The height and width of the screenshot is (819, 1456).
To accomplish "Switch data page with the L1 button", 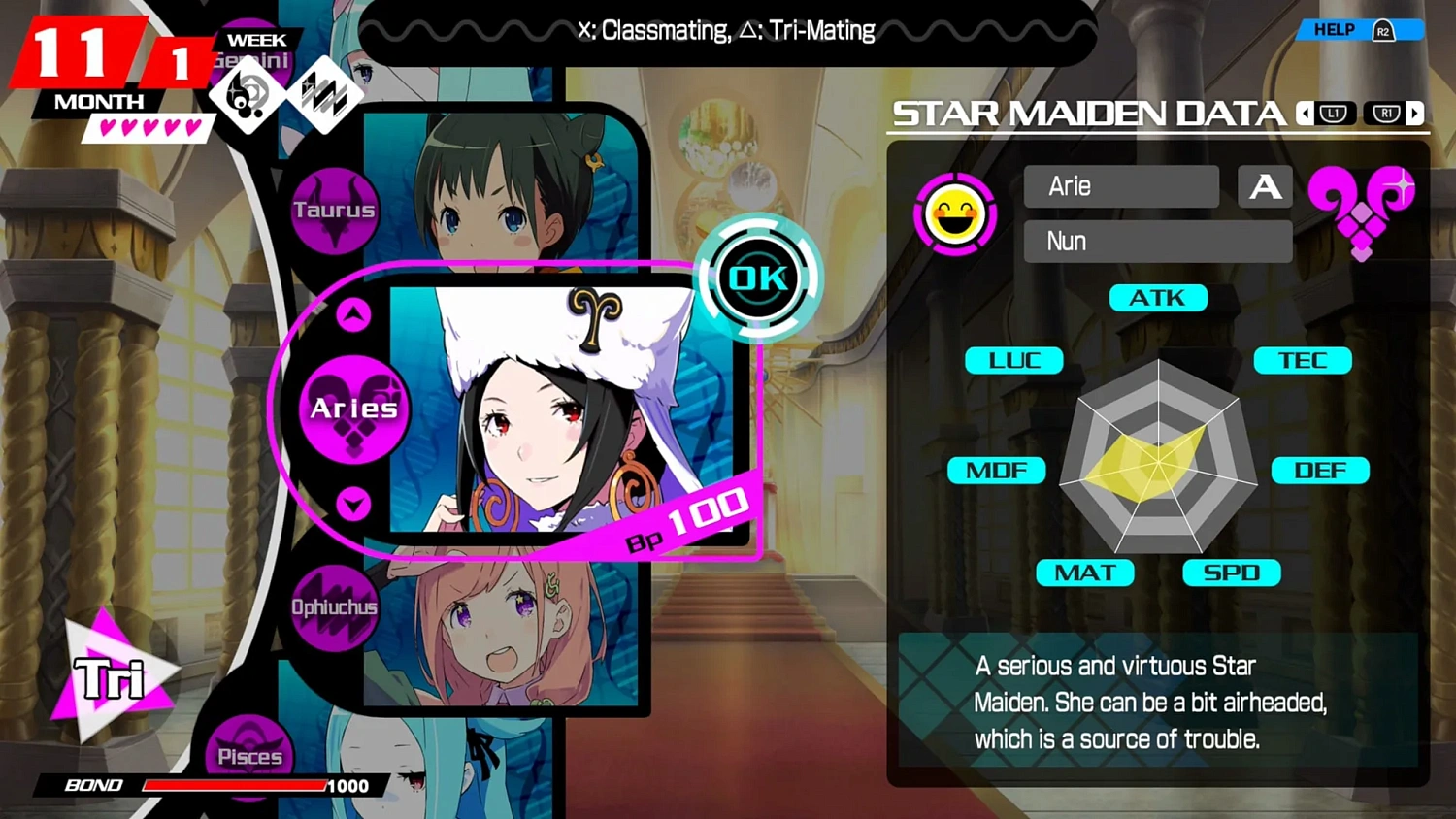I will [1335, 114].
